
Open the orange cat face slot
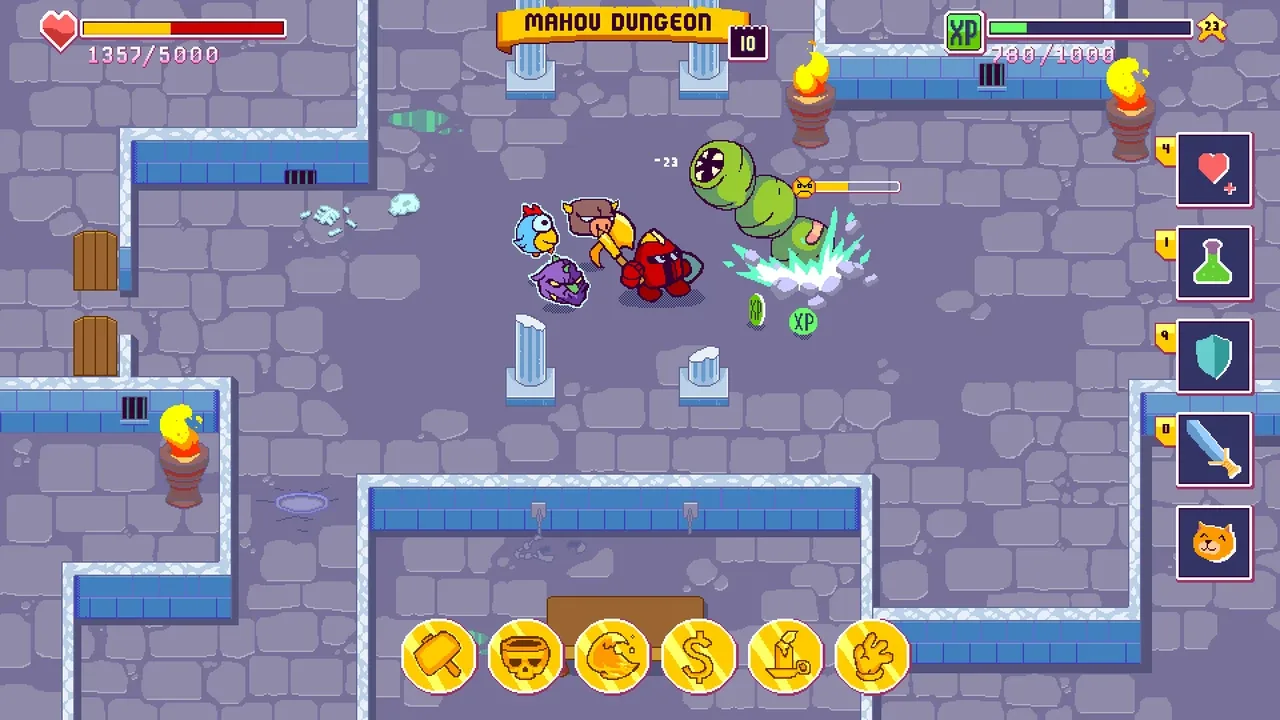point(1214,543)
